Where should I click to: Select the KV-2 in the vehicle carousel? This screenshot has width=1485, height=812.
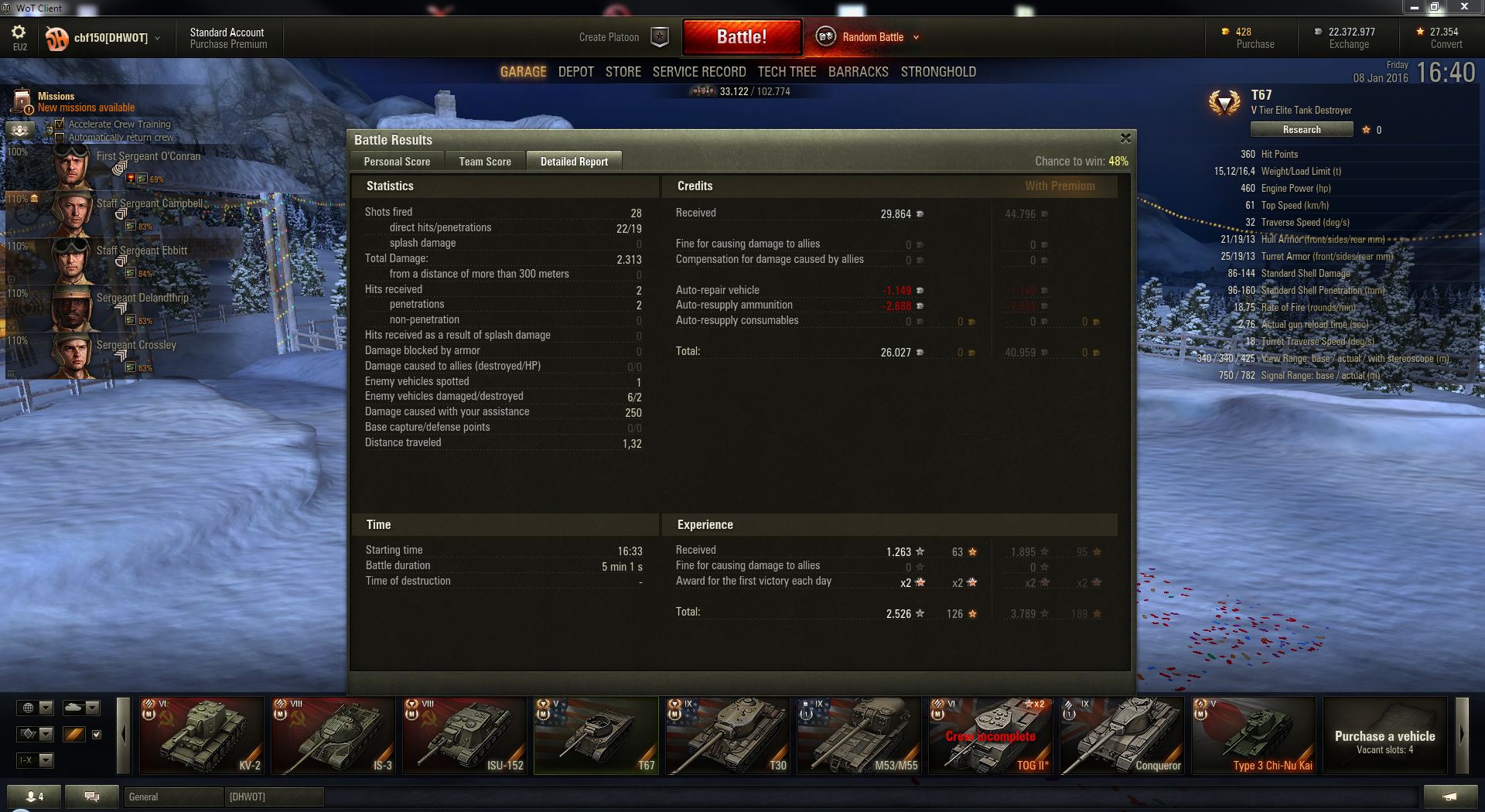pyautogui.click(x=201, y=735)
